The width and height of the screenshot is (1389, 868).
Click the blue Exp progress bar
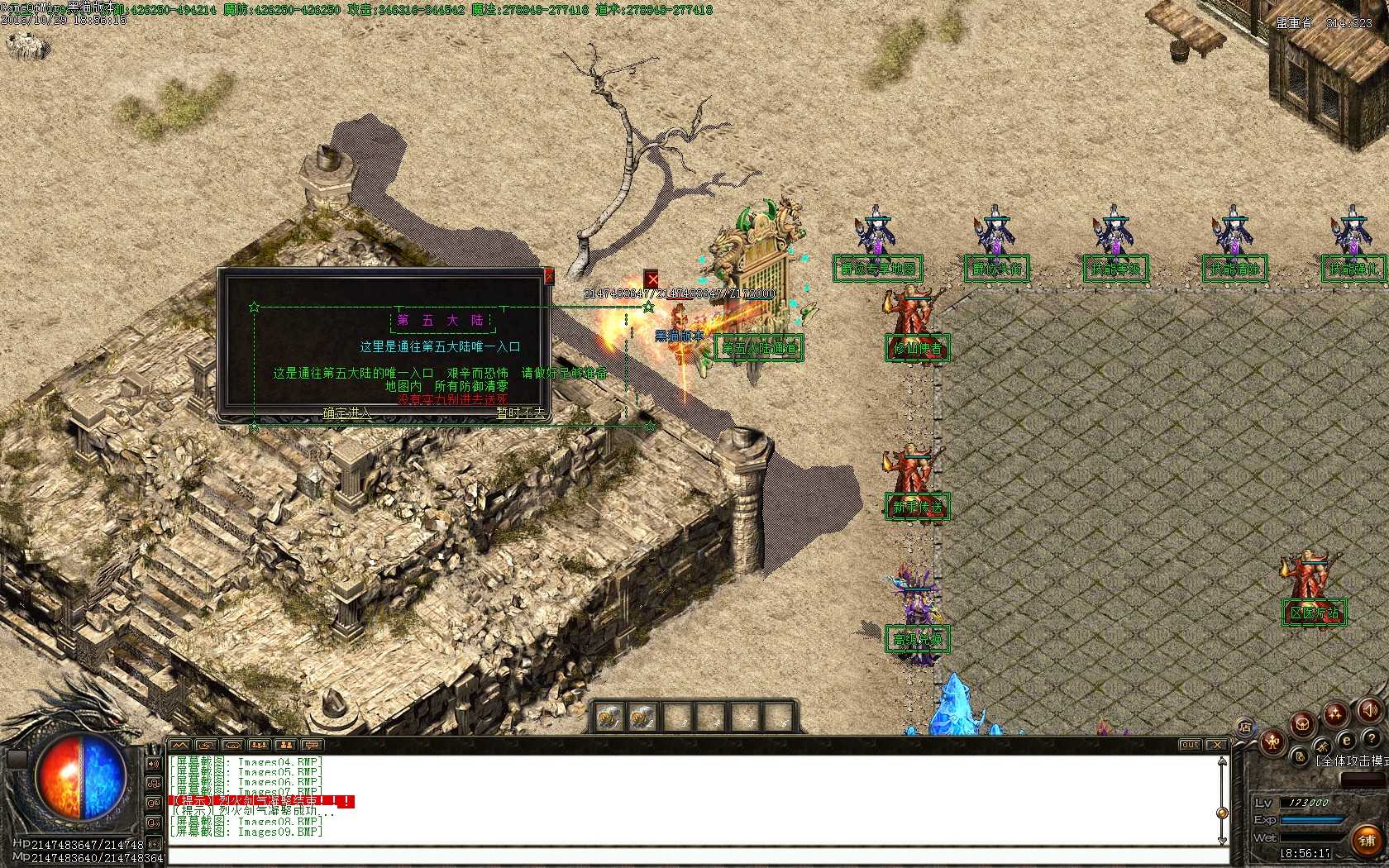[x=1311, y=820]
